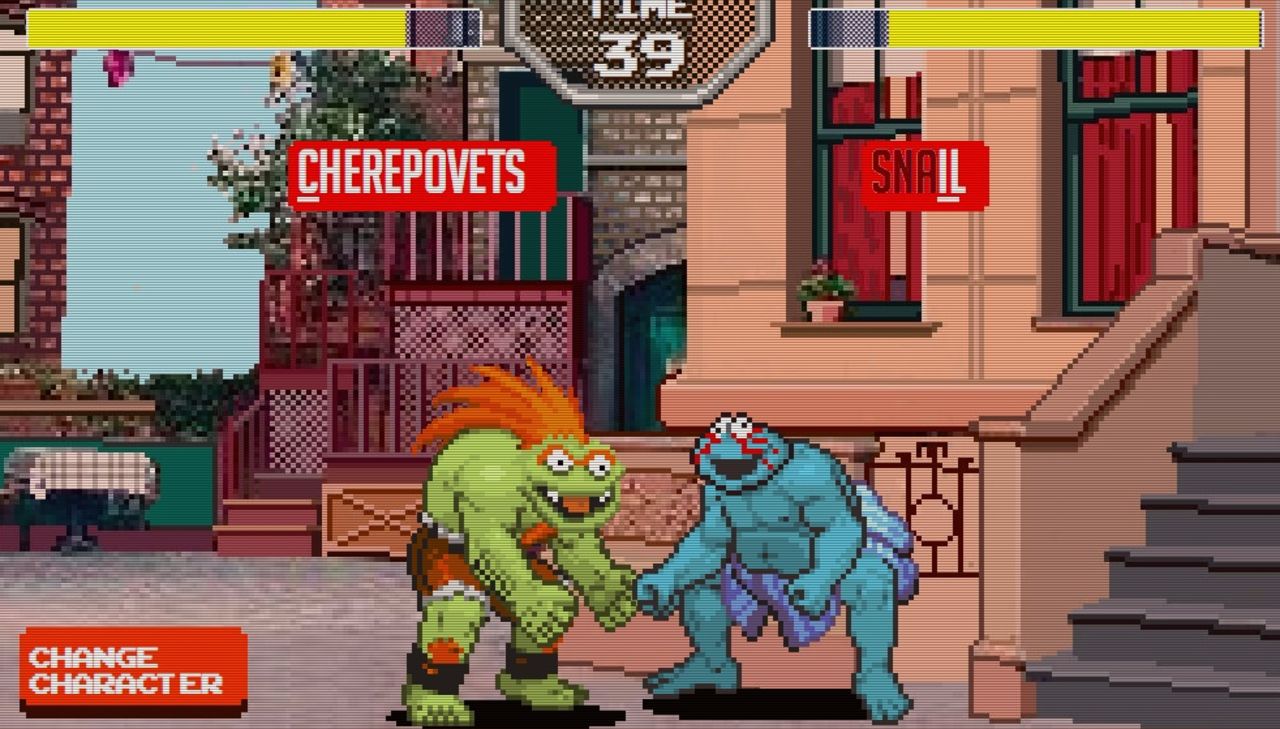Viewport: 1280px width, 729px height.
Task: Select the CHEREPOVETS player tab
Action: pyautogui.click(x=420, y=173)
